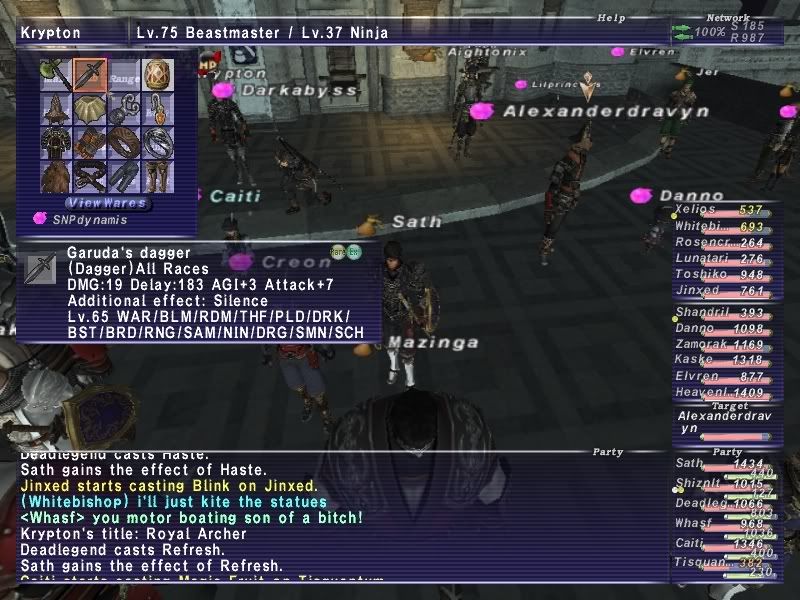Screen dimensions: 800x600
Task: Select the silver ring slot
Action: click(158, 142)
